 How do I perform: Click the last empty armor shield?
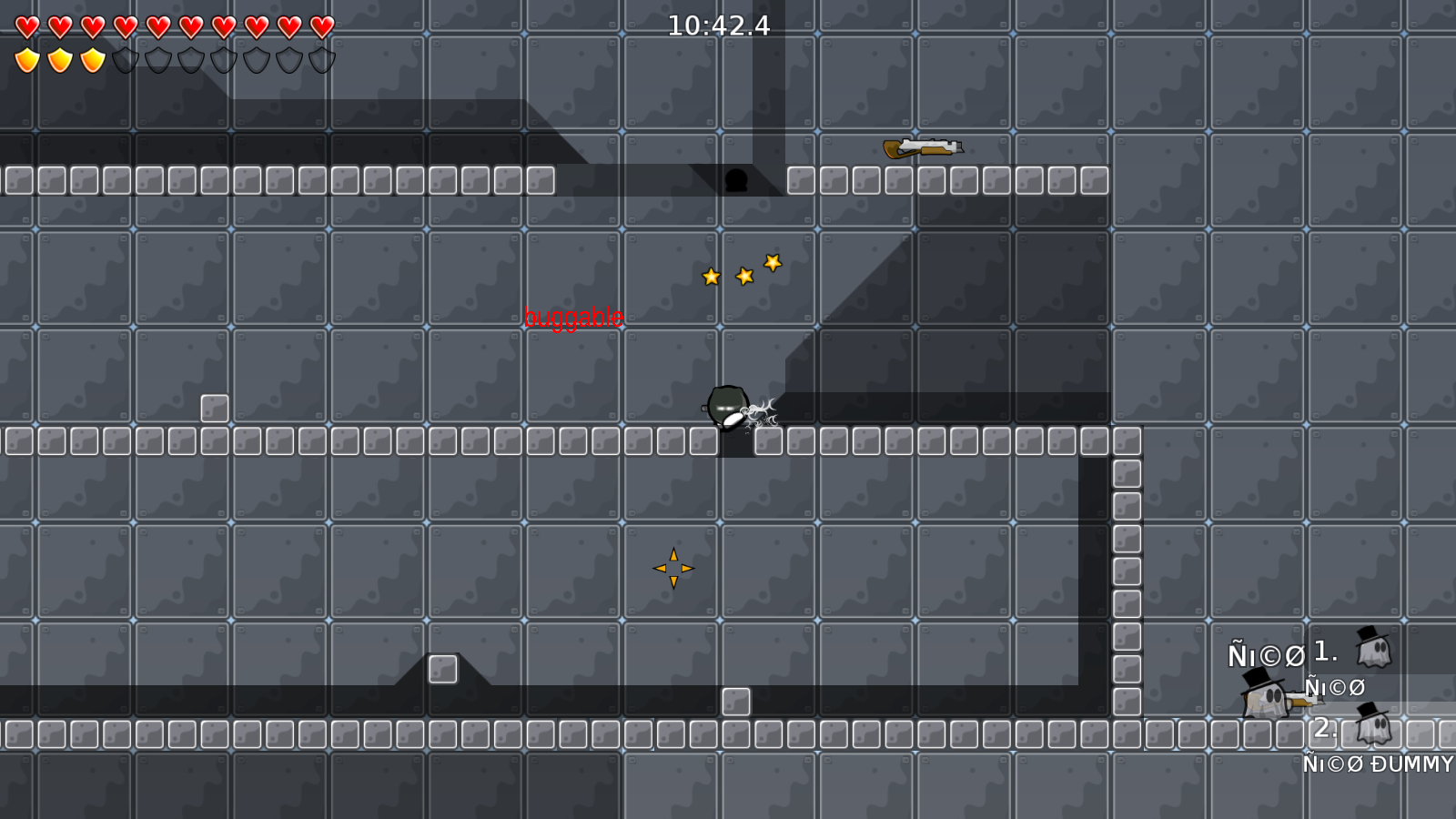(x=320, y=58)
